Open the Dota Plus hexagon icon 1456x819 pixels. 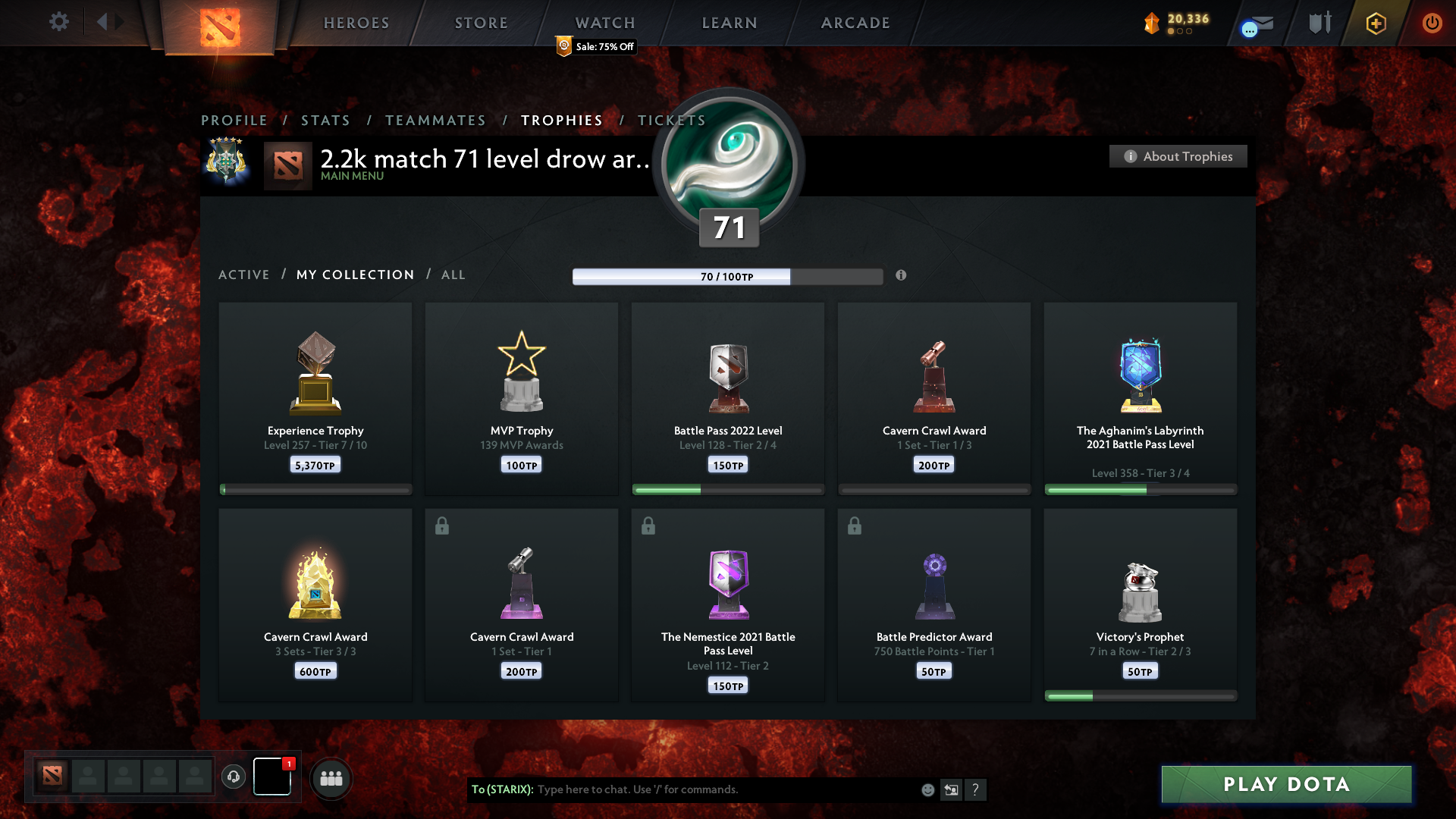tap(1375, 23)
